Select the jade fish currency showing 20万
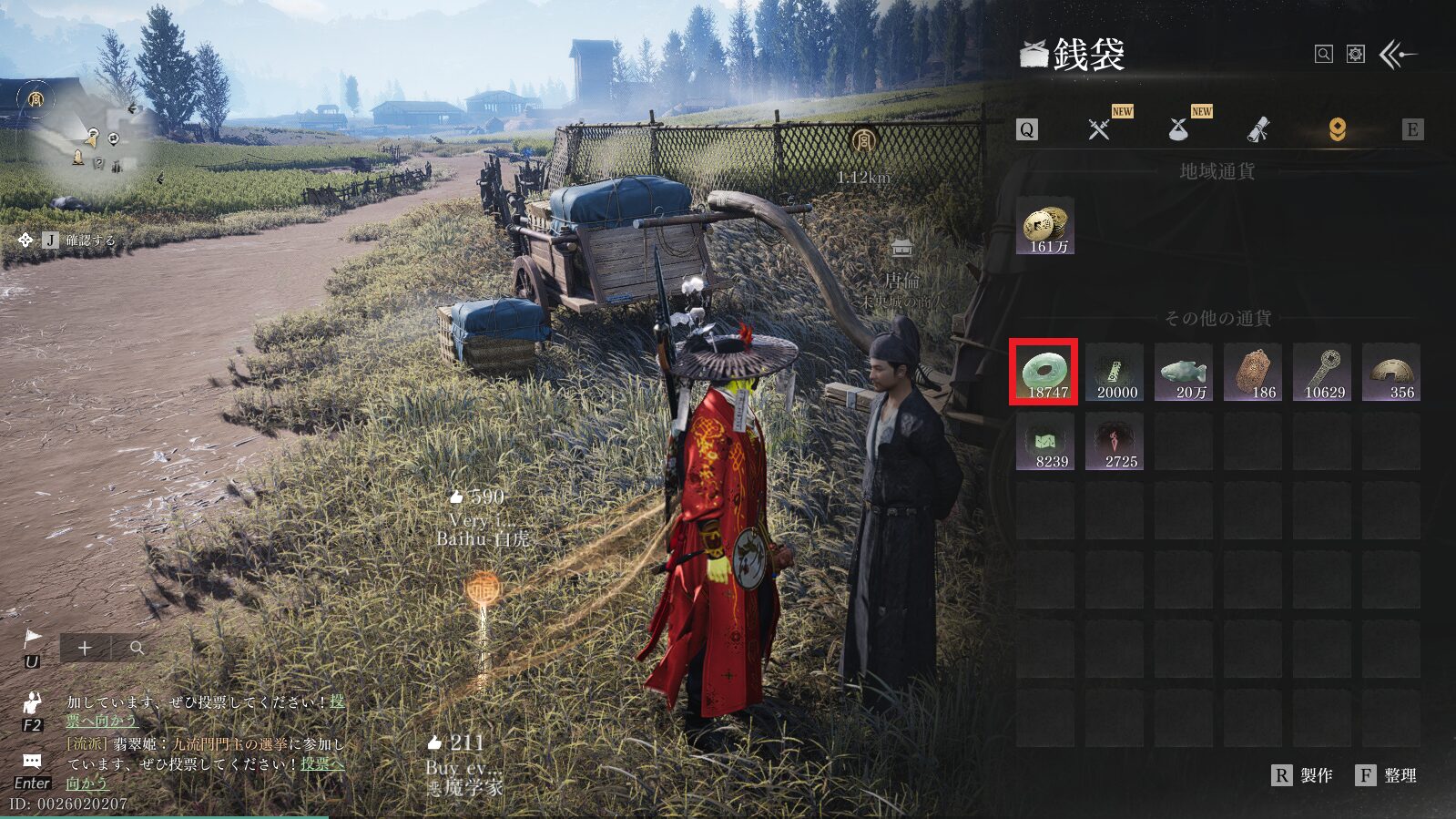Viewport: 1456px width, 819px height. click(x=1183, y=372)
